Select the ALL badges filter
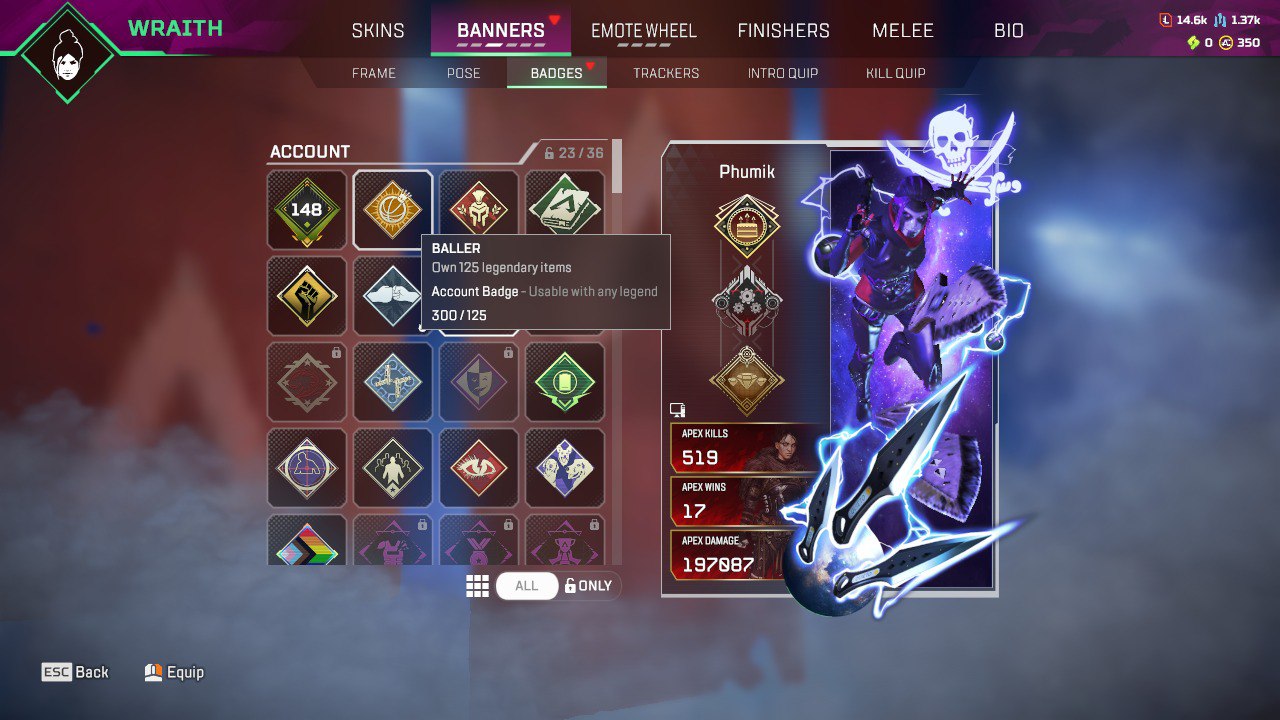 (x=527, y=585)
